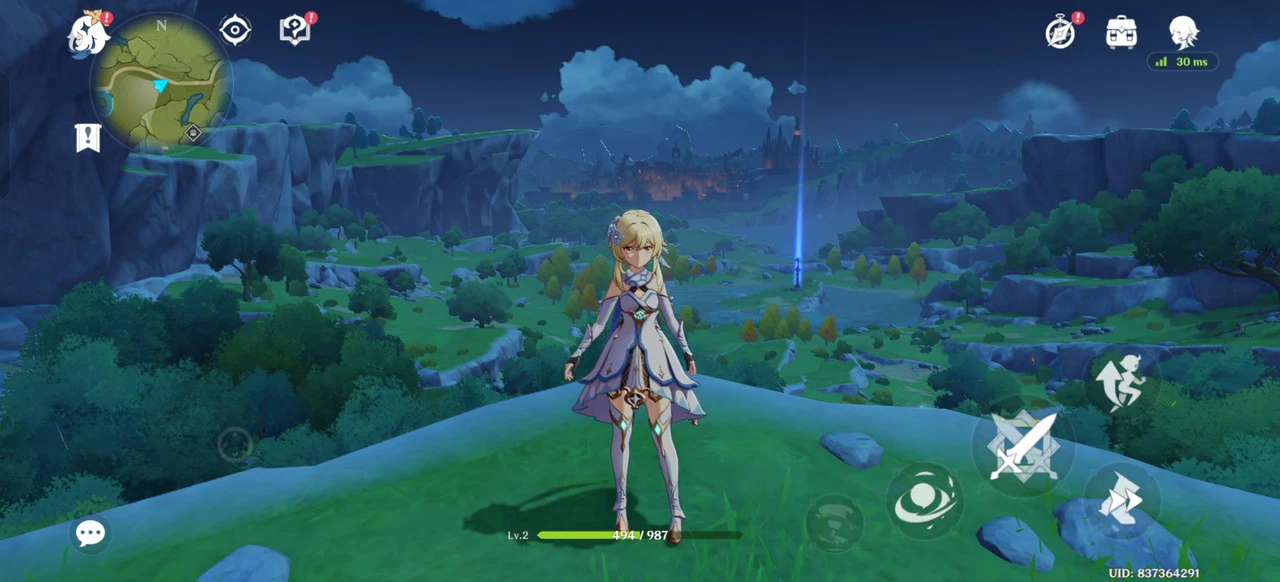Open the circular minimap

click(x=161, y=81)
